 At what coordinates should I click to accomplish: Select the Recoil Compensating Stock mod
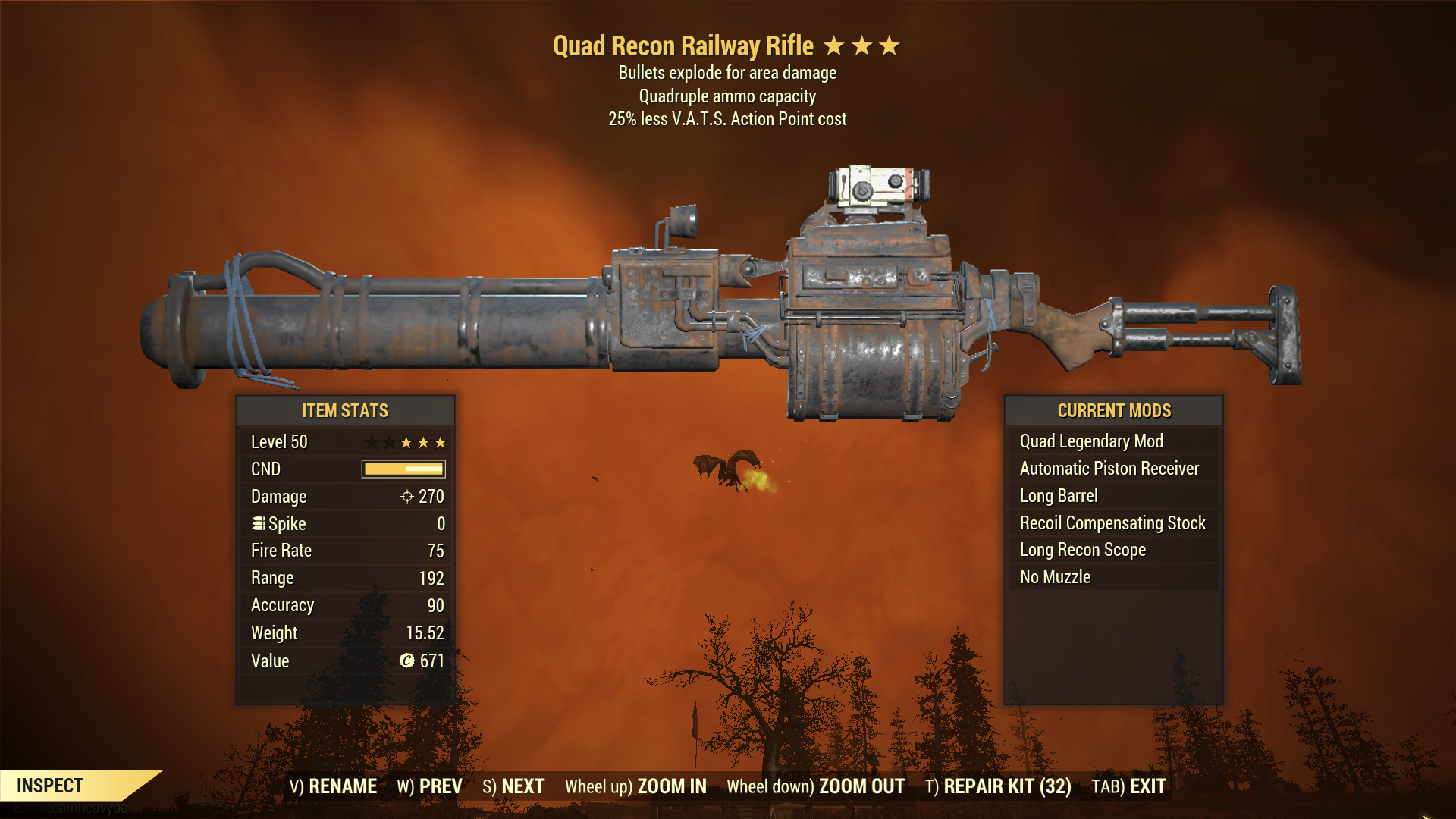tap(1112, 522)
